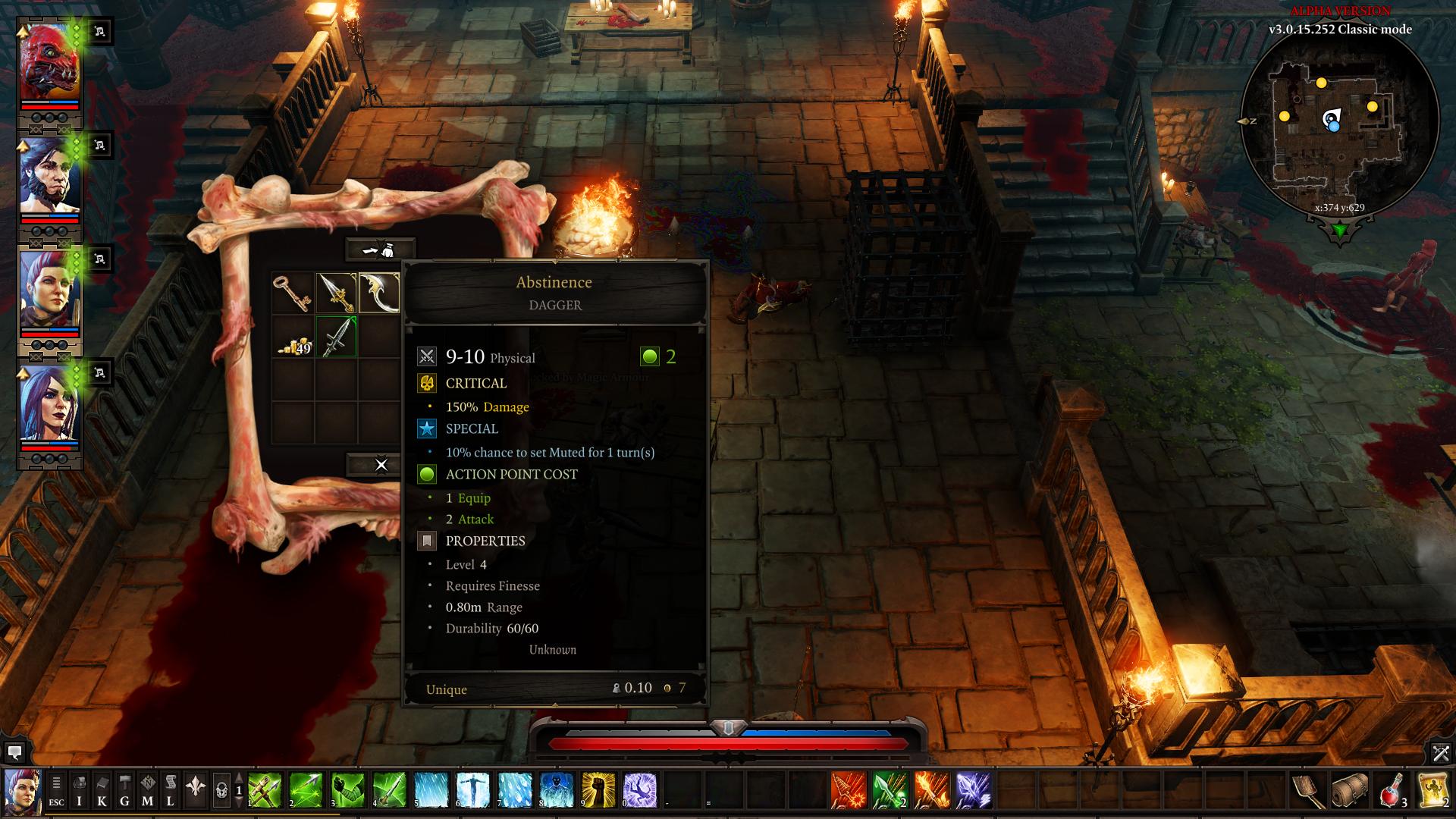Open the minimap
Viewport: 1456px width, 819px height.
click(x=1339, y=121)
